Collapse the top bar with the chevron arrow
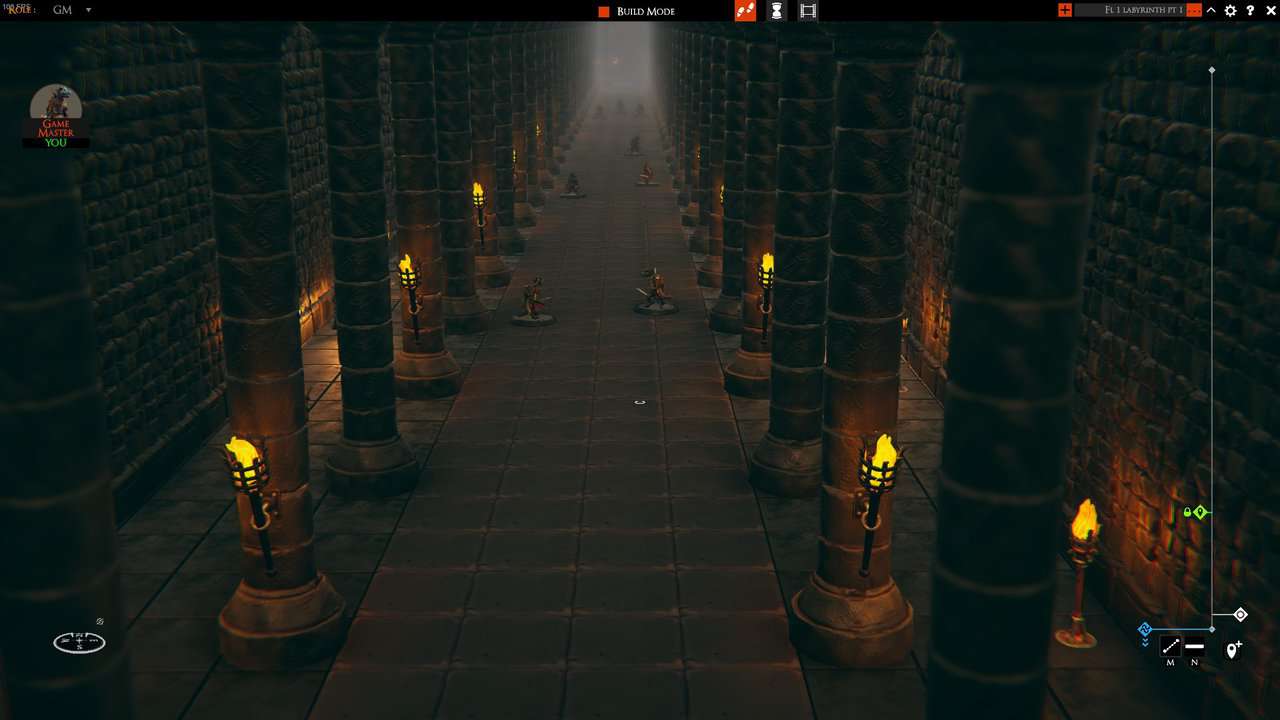 1211,10
